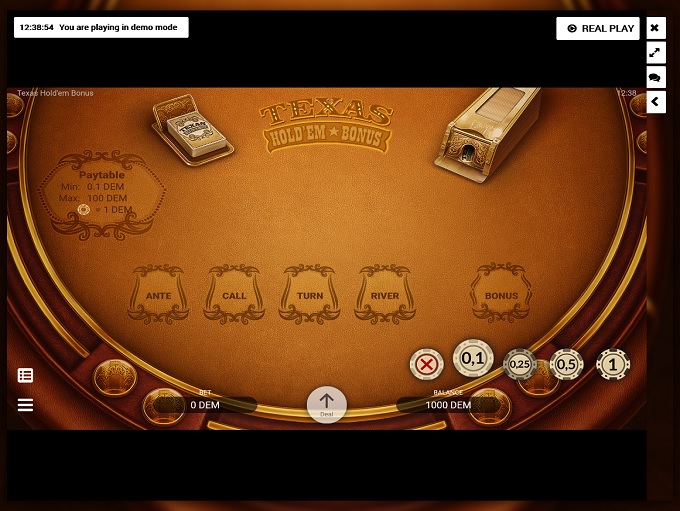Switch to REAL PLAY mode
680x511 pixels.
click(x=598, y=28)
